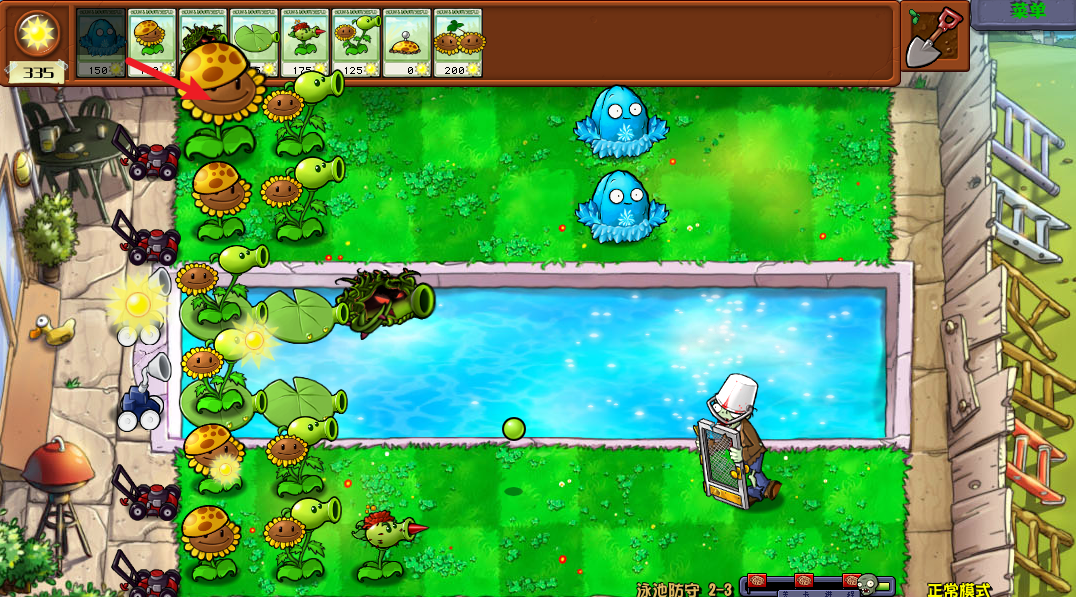Image resolution: width=1076 pixels, height=597 pixels.
Task: Select the blue ice plant seed card
Action: pos(101,42)
